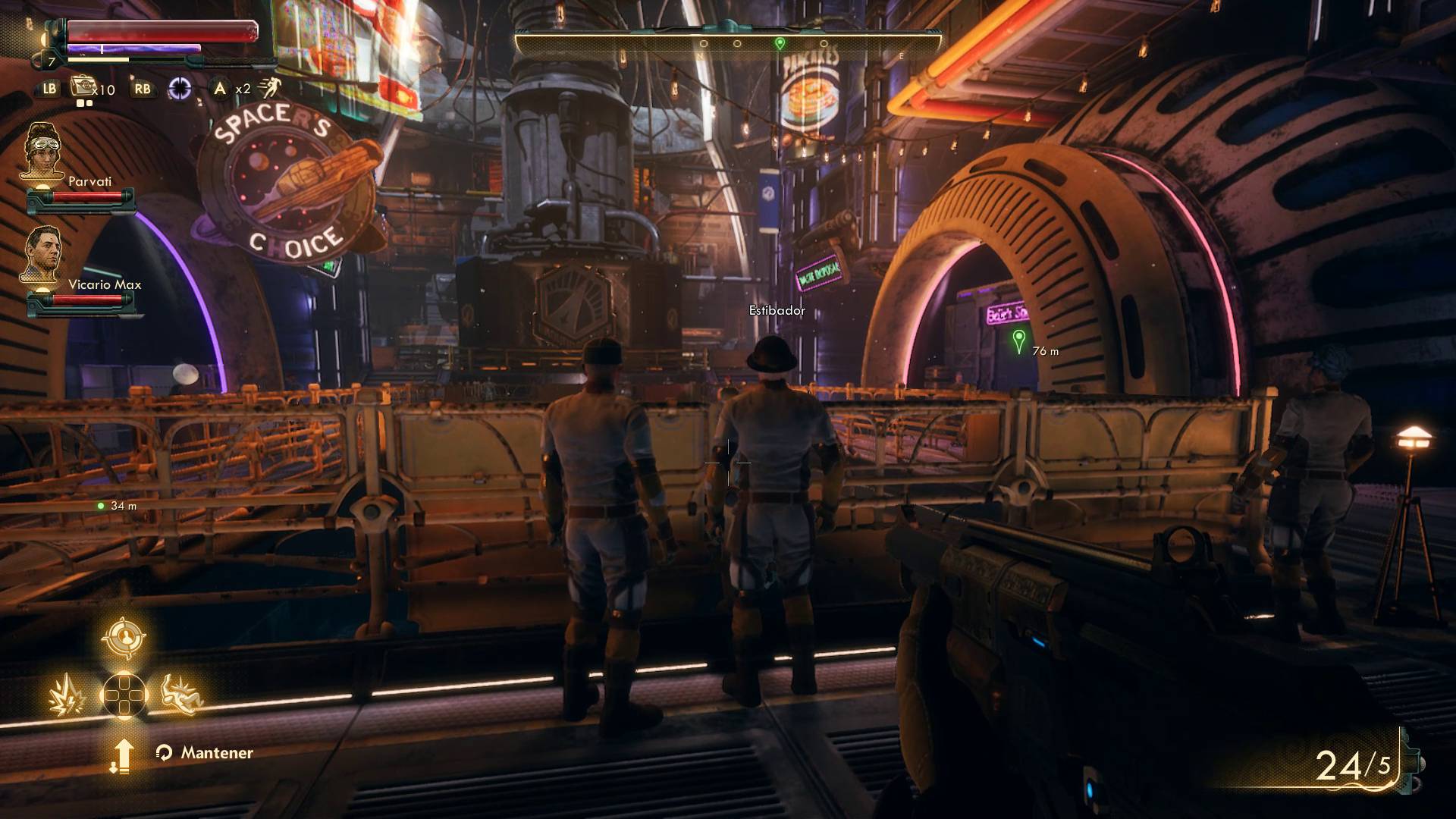Image resolution: width=1456 pixels, height=819 pixels.
Task: Choose the companion target command icon
Action: pyautogui.click(x=123, y=637)
